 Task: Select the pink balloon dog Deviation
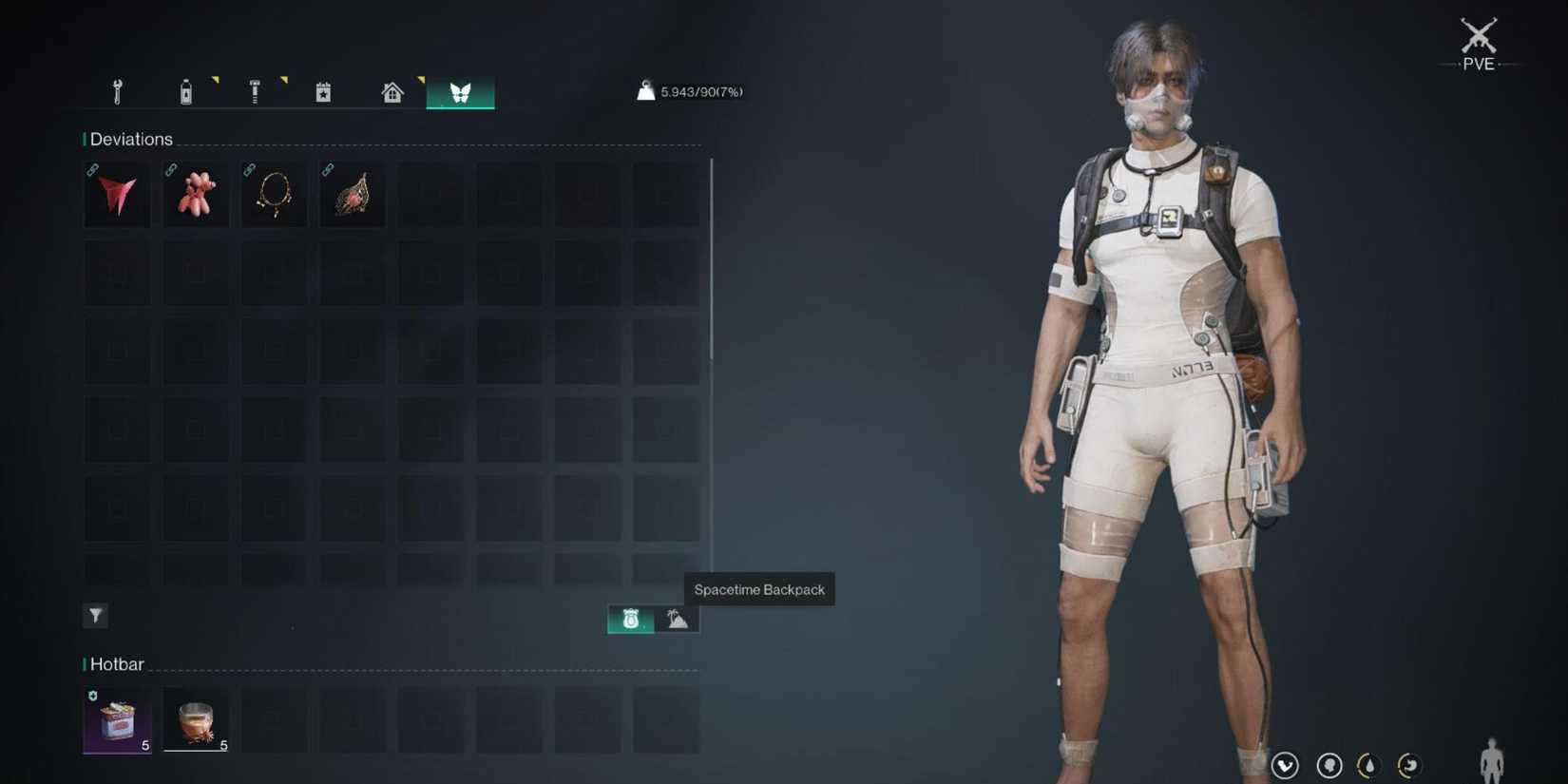point(195,194)
